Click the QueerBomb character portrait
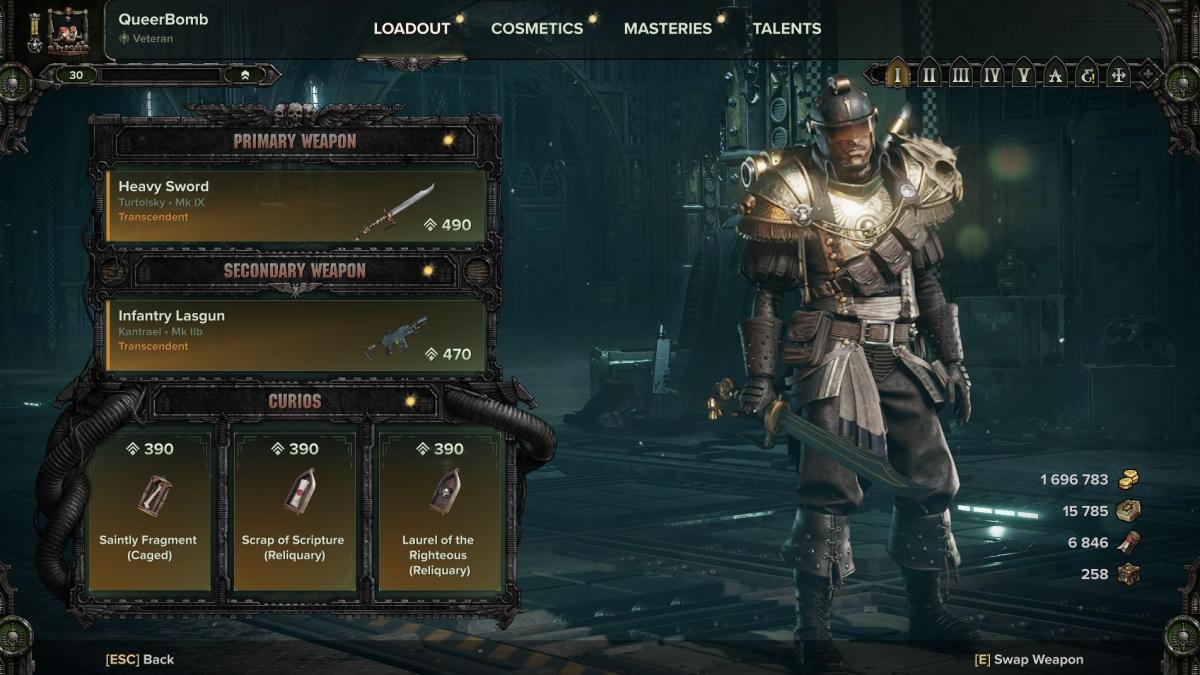 [x=68, y=30]
